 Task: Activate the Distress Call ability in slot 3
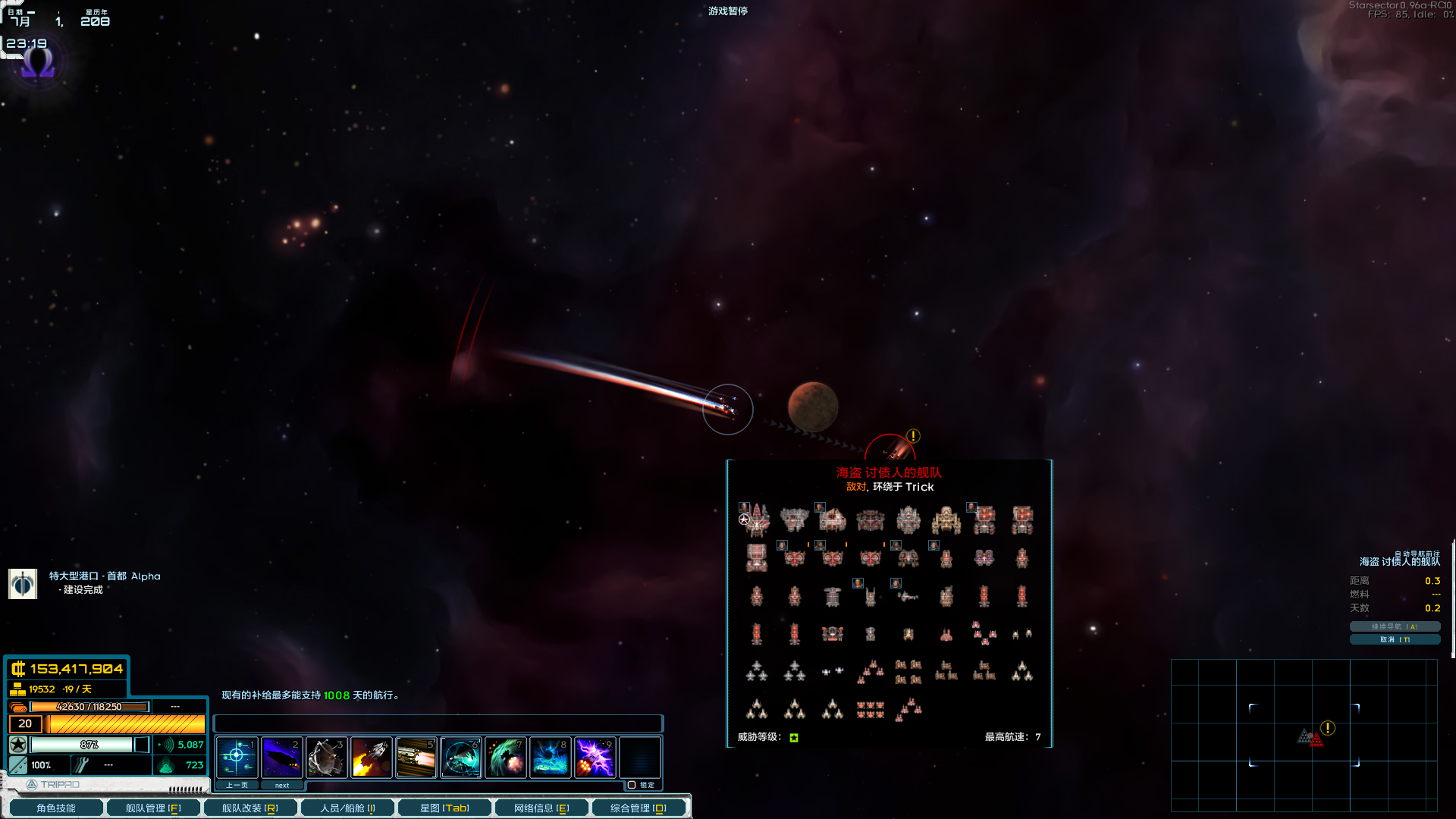pyautogui.click(x=326, y=757)
